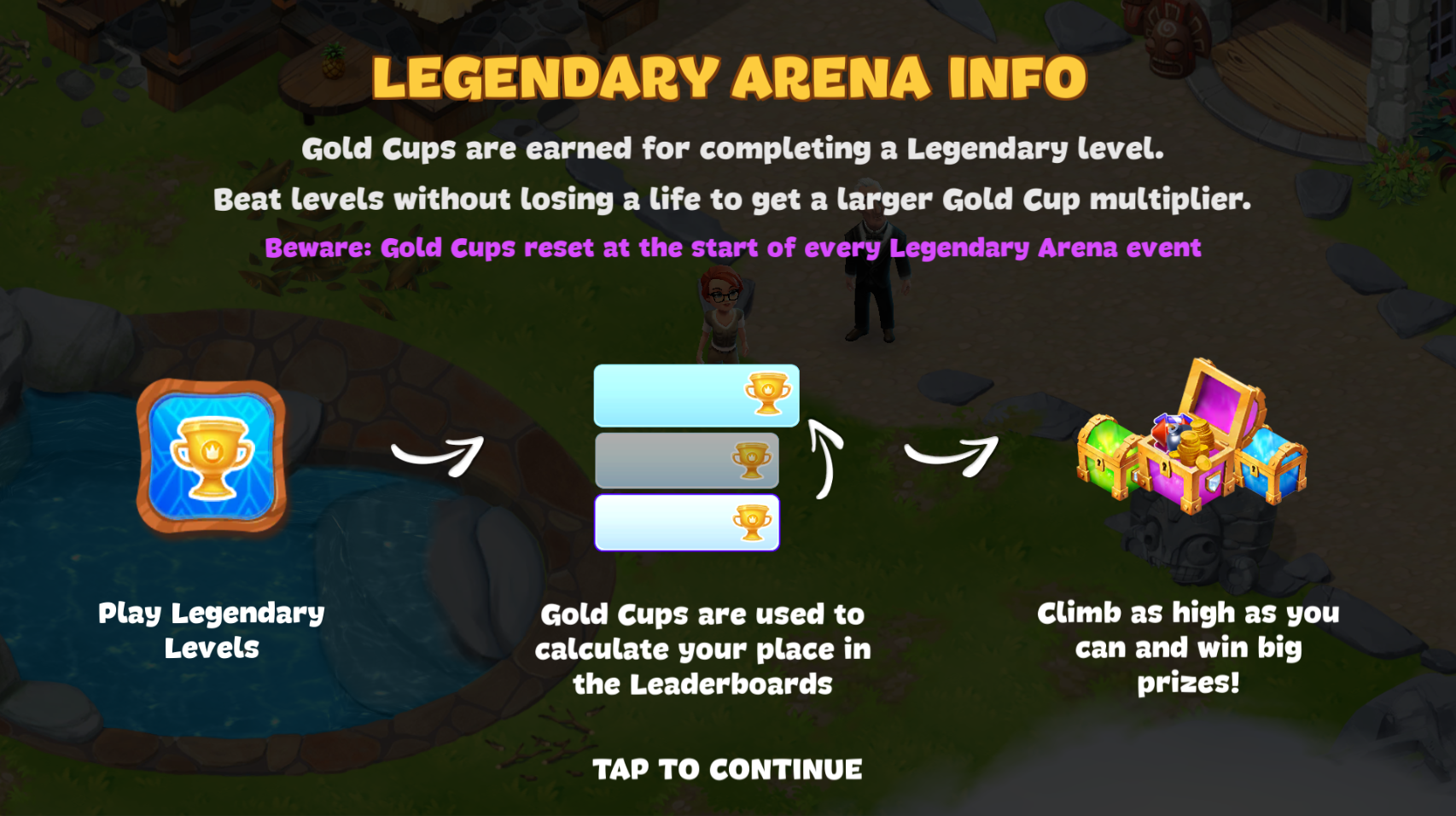Click the Play Legendary Levels label
The image size is (1456, 816).
[212, 630]
